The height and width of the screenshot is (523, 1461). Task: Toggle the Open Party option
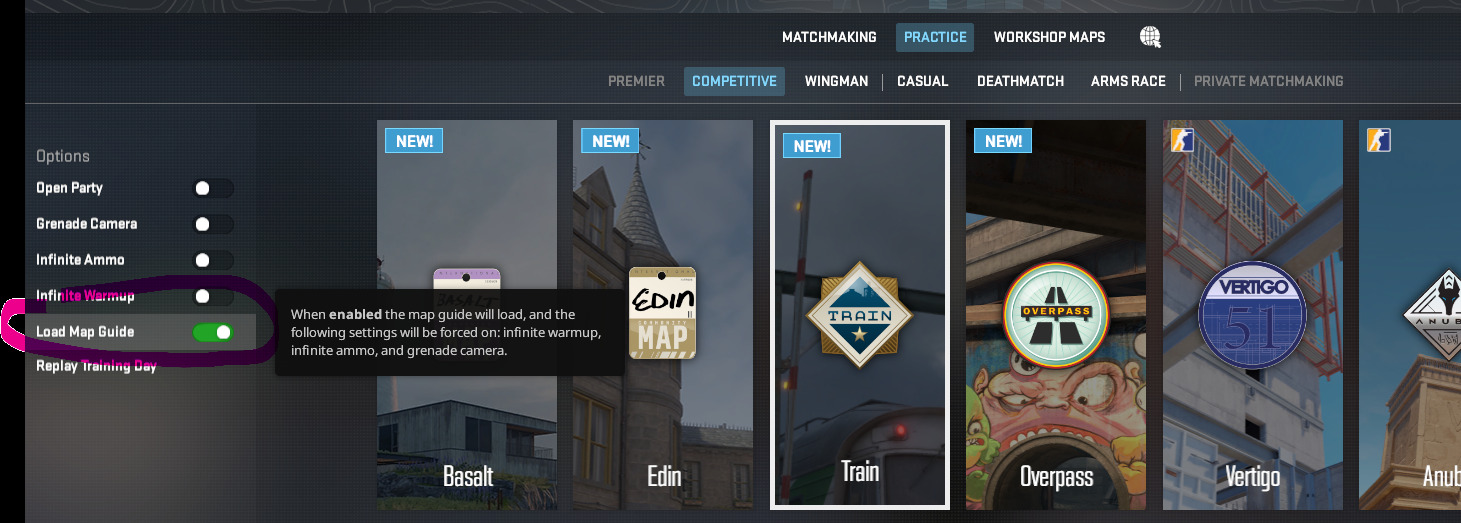click(213, 188)
